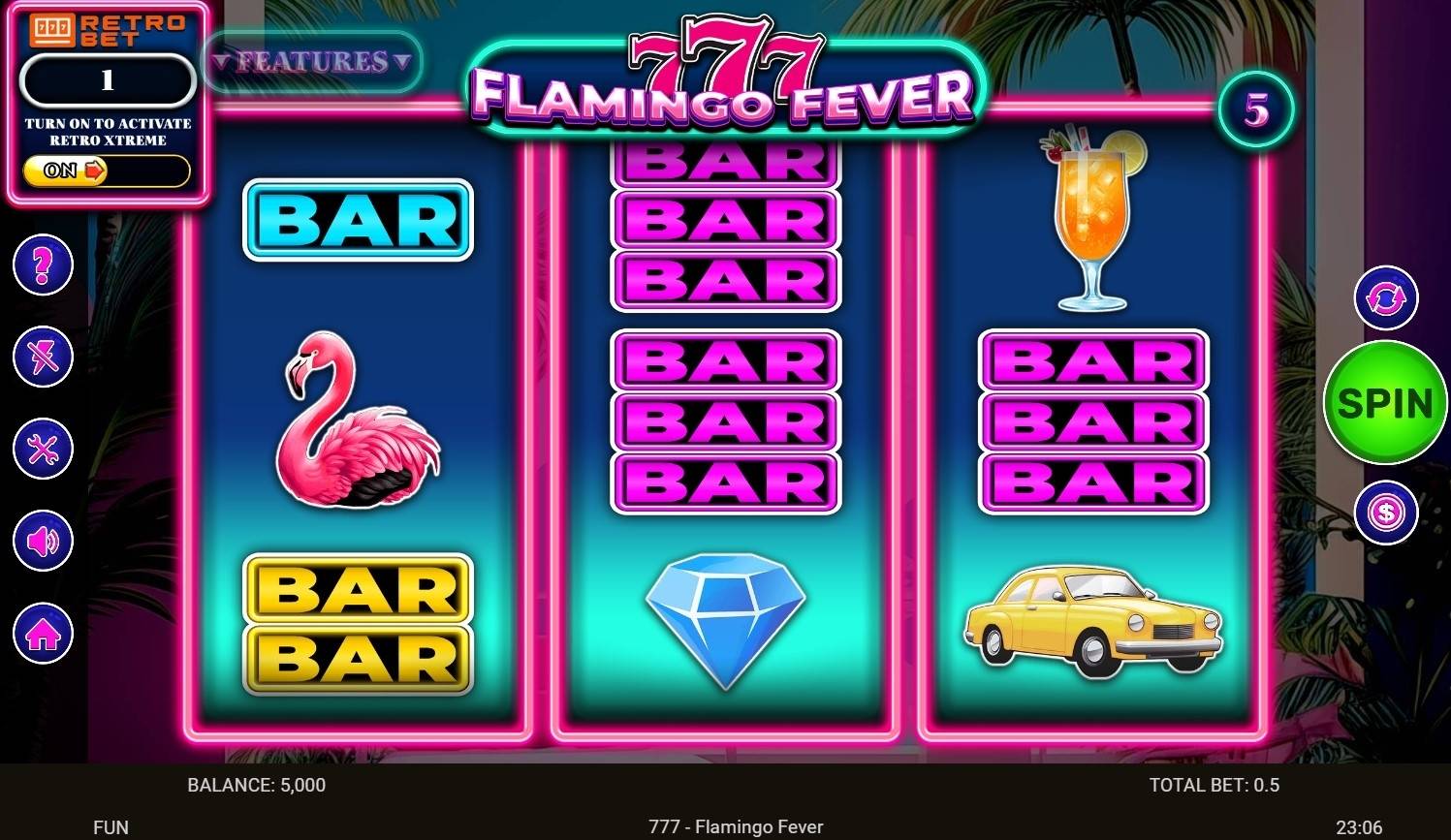Viewport: 1451px width, 840px height.
Task: Open bet settings via the dollar coin icon
Action: tap(1386, 512)
